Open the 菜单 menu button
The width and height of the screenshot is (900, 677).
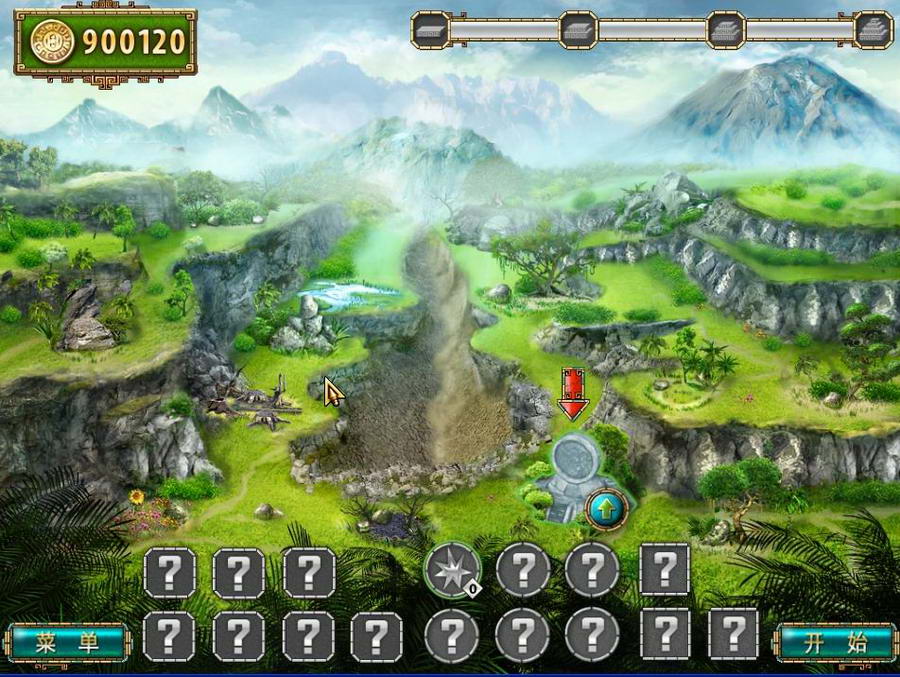pyautogui.click(x=67, y=642)
